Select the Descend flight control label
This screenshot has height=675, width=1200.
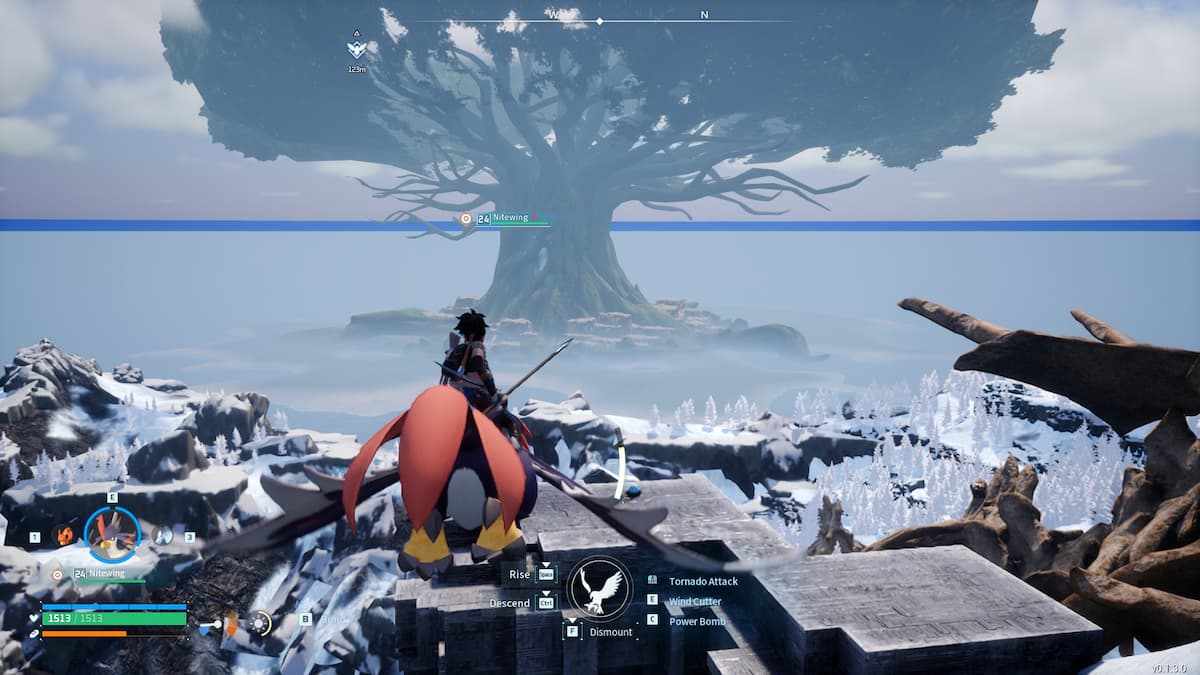(x=509, y=603)
